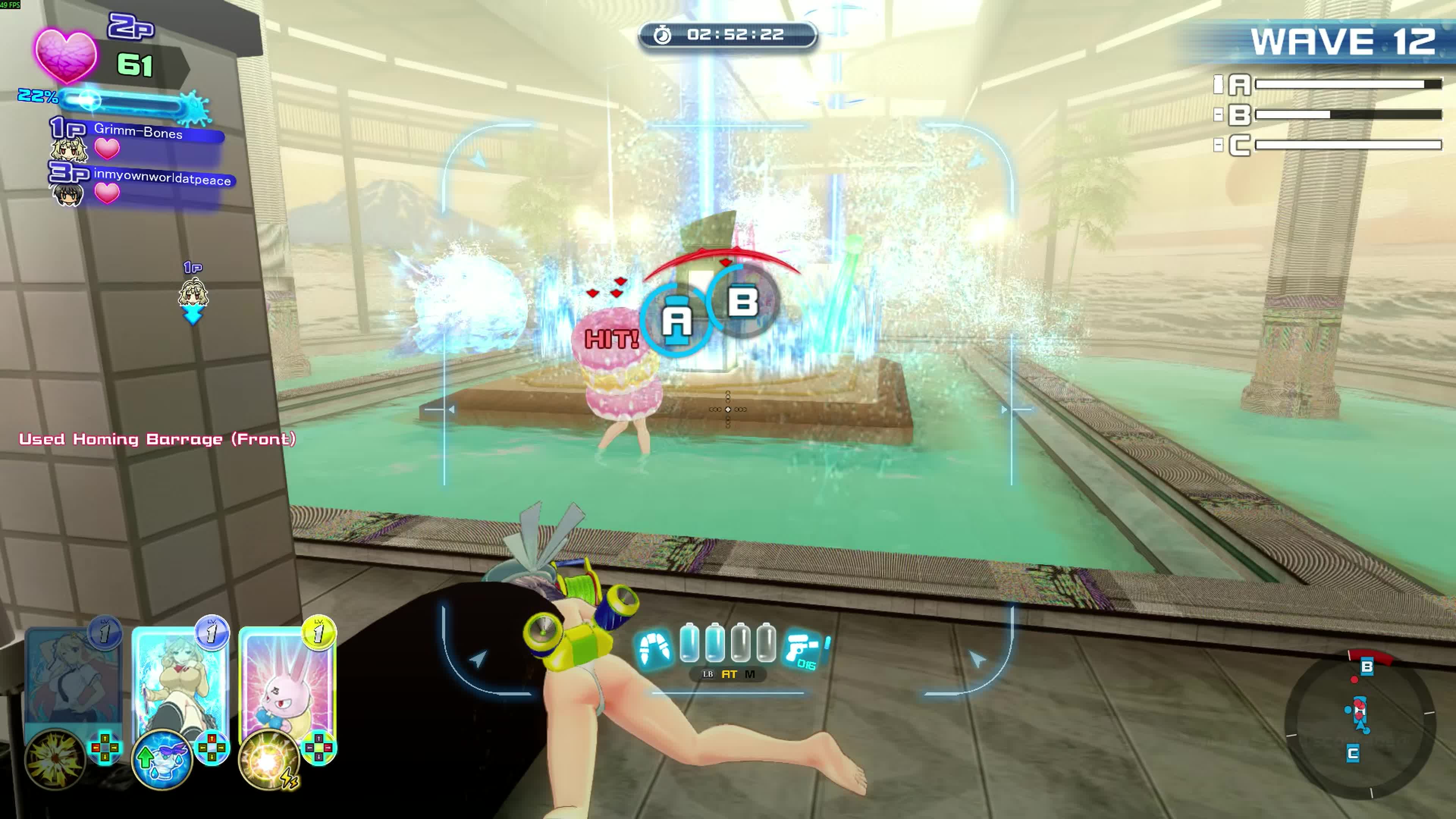Click the water jet dash icon
The image size is (1456, 819).
coord(654,649)
